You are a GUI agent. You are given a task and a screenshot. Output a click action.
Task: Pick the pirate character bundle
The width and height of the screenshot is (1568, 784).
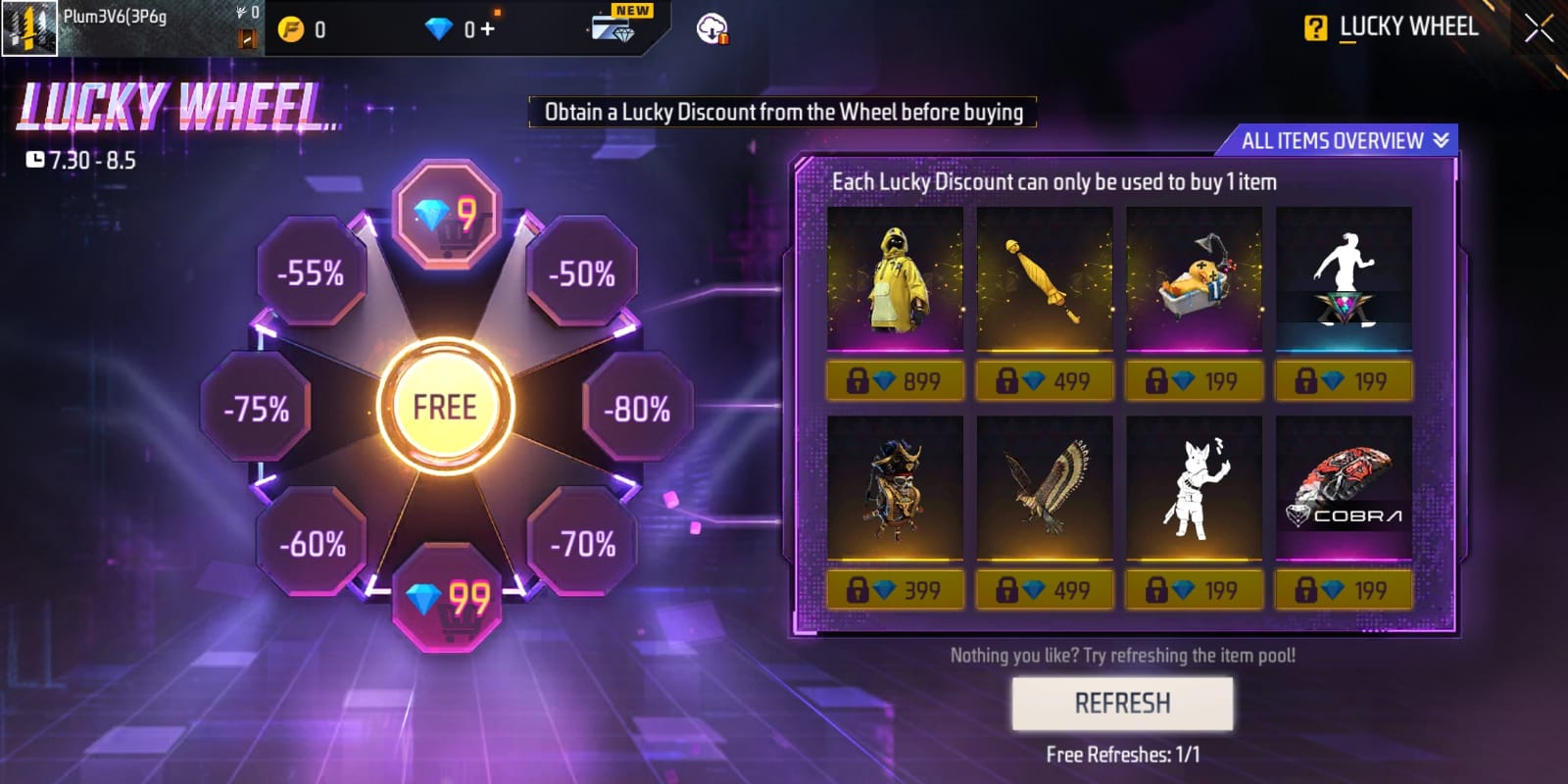895,488
